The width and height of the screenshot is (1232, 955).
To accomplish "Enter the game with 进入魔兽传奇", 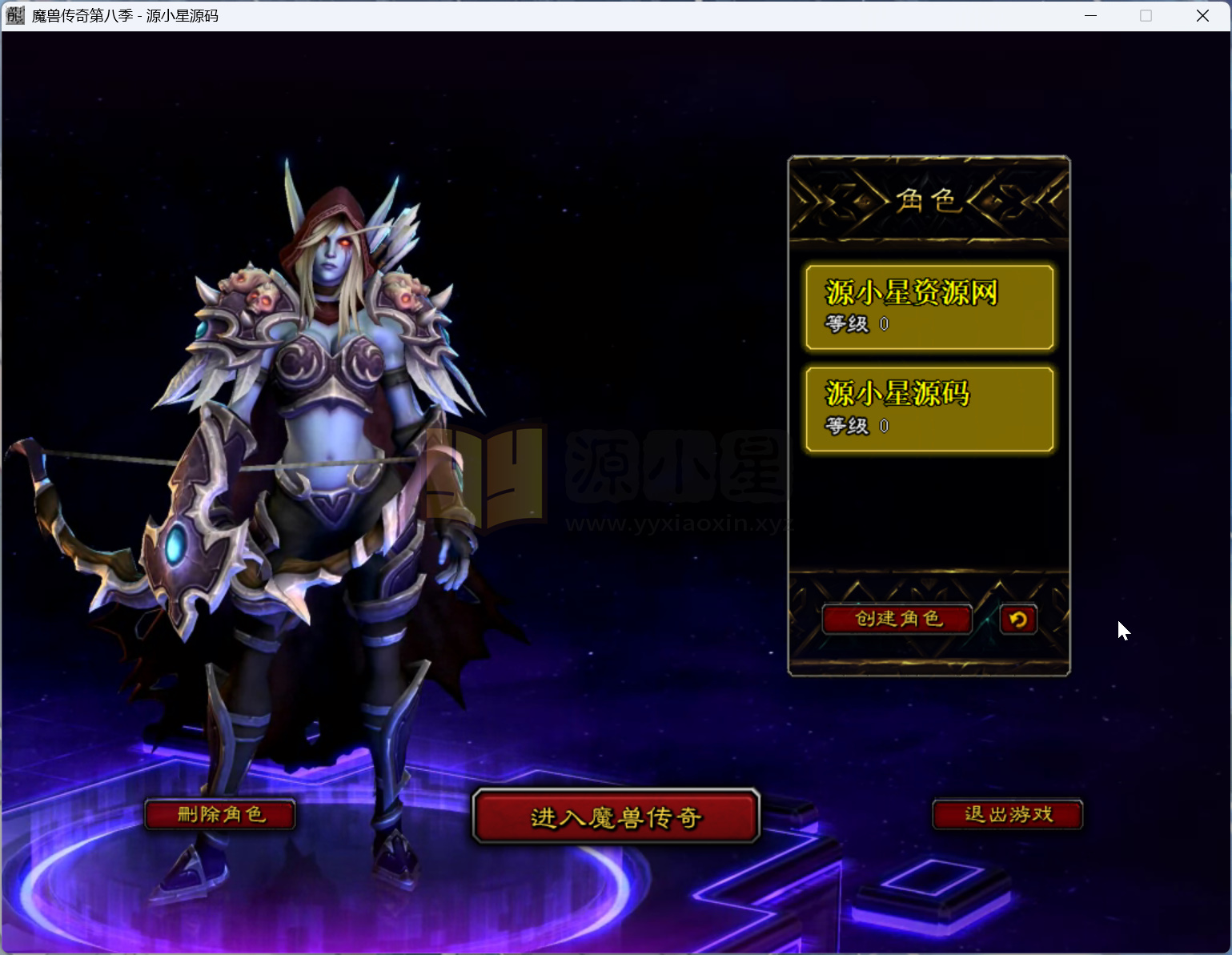I will pos(616,817).
